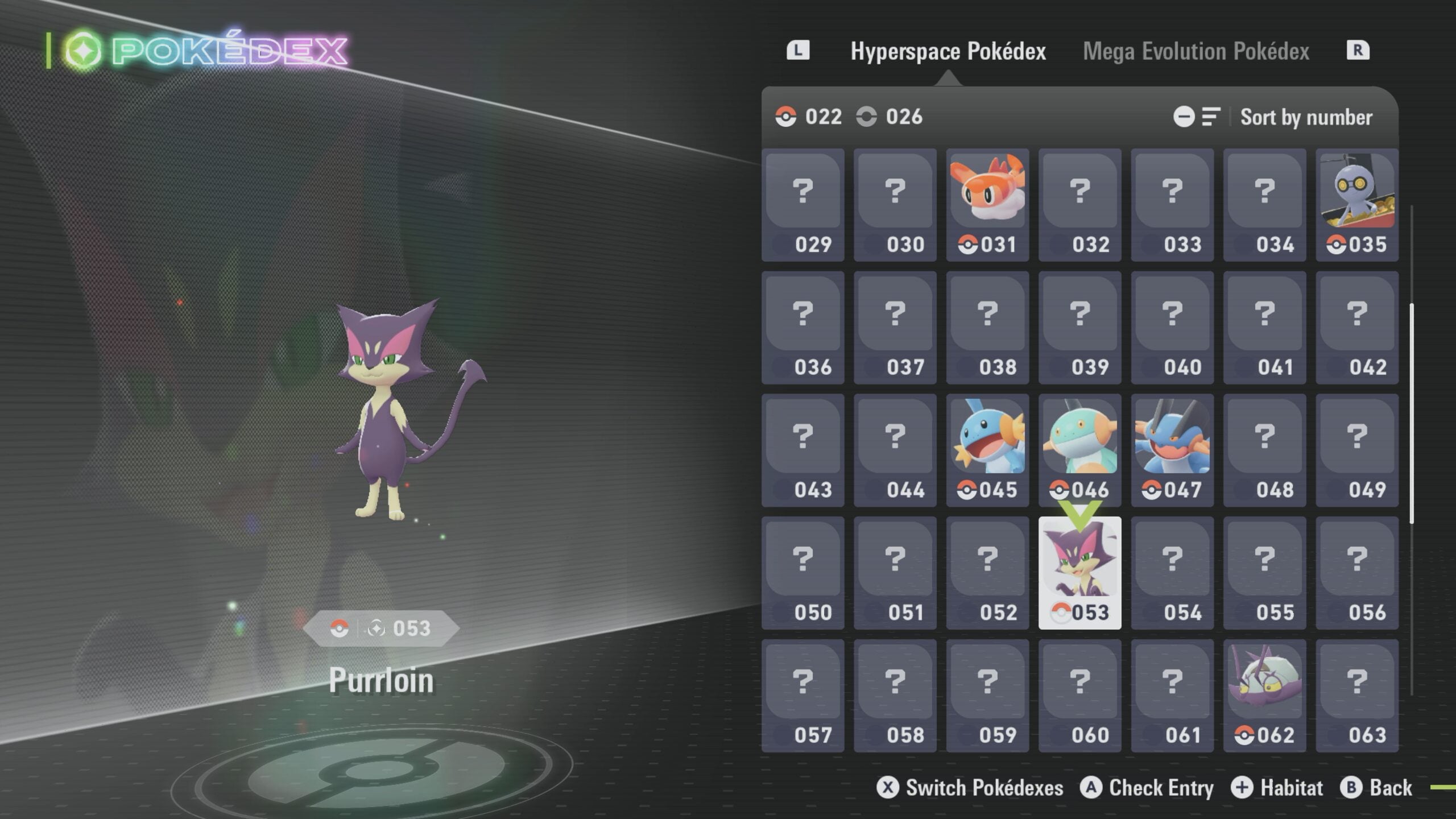
Task: Select the orange fish Pokémon entry 031
Action: (987, 205)
